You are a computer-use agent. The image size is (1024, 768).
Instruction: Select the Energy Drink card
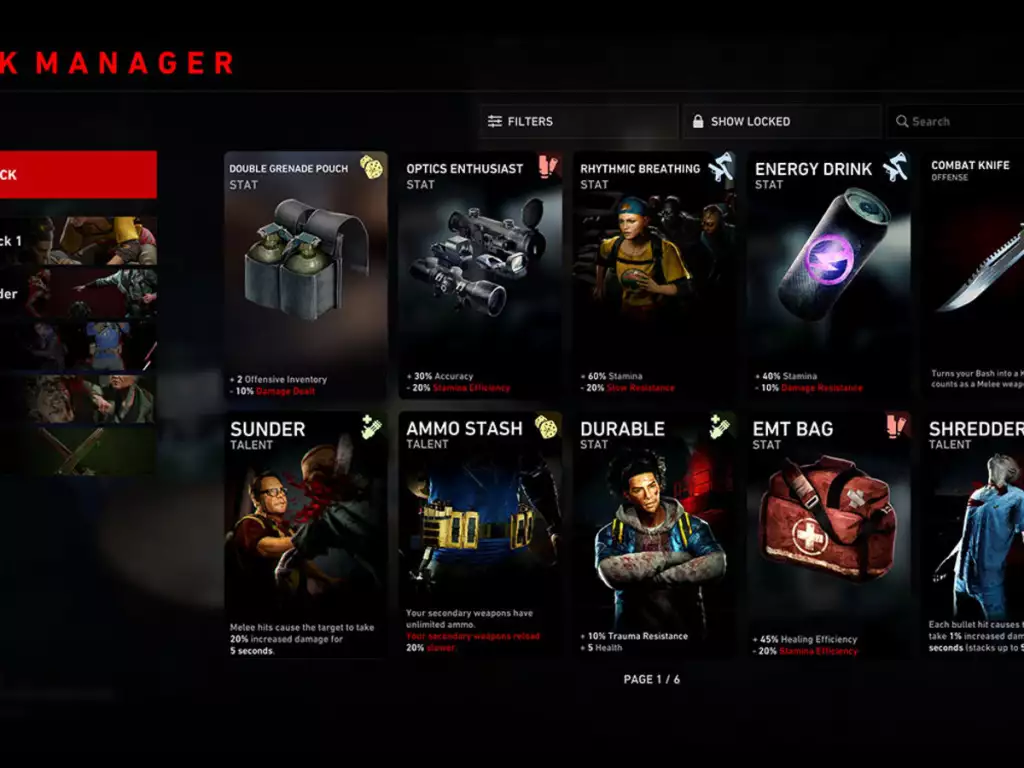click(x=829, y=275)
